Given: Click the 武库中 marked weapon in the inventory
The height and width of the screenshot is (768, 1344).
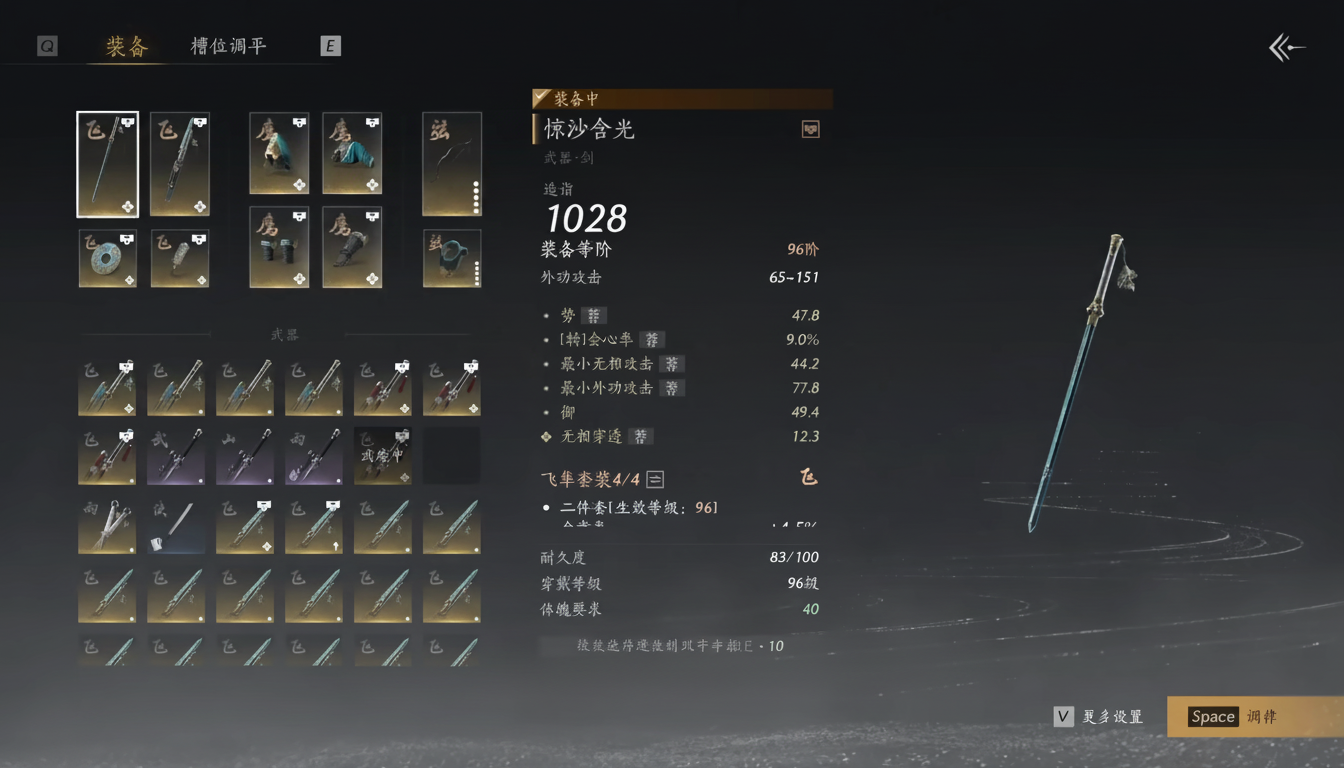Looking at the screenshot, I should (x=382, y=453).
